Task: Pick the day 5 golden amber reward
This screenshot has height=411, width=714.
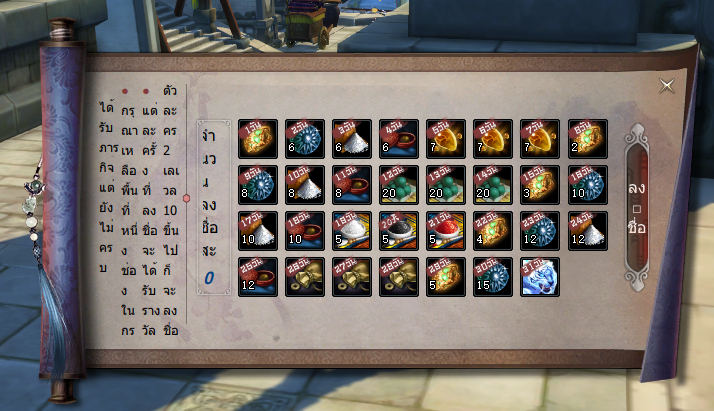Action: 445,138
